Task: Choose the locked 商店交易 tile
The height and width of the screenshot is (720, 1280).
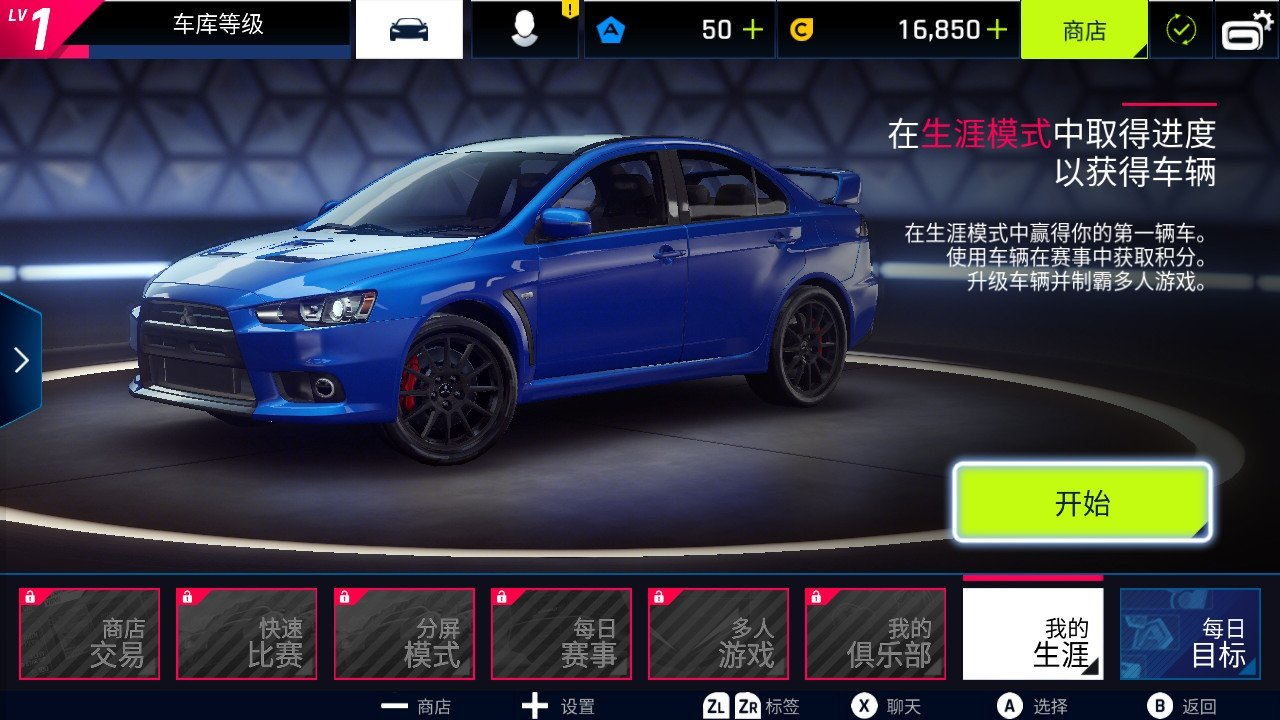Action: tap(89, 634)
